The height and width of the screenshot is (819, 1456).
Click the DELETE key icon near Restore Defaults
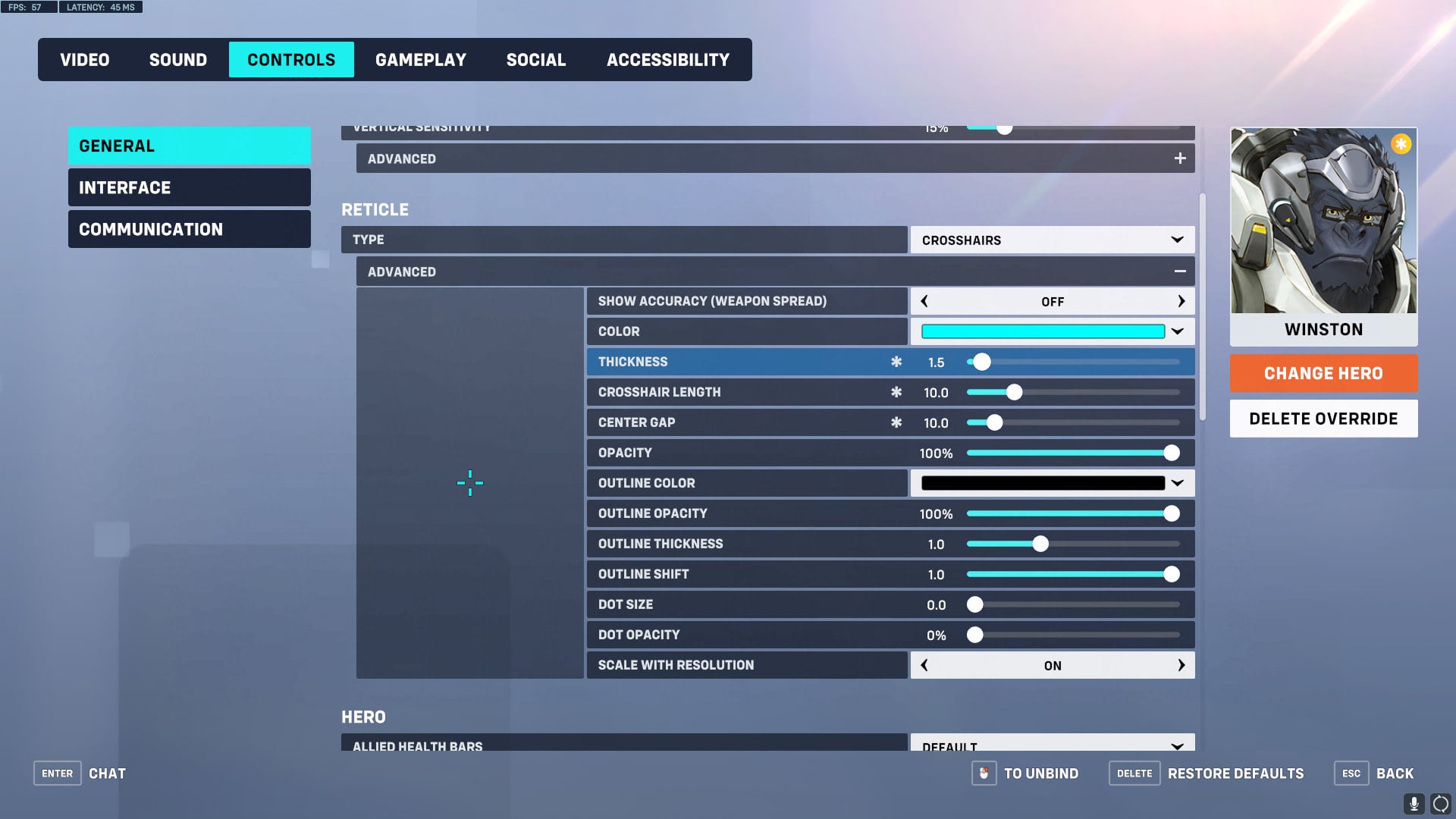pyautogui.click(x=1134, y=773)
